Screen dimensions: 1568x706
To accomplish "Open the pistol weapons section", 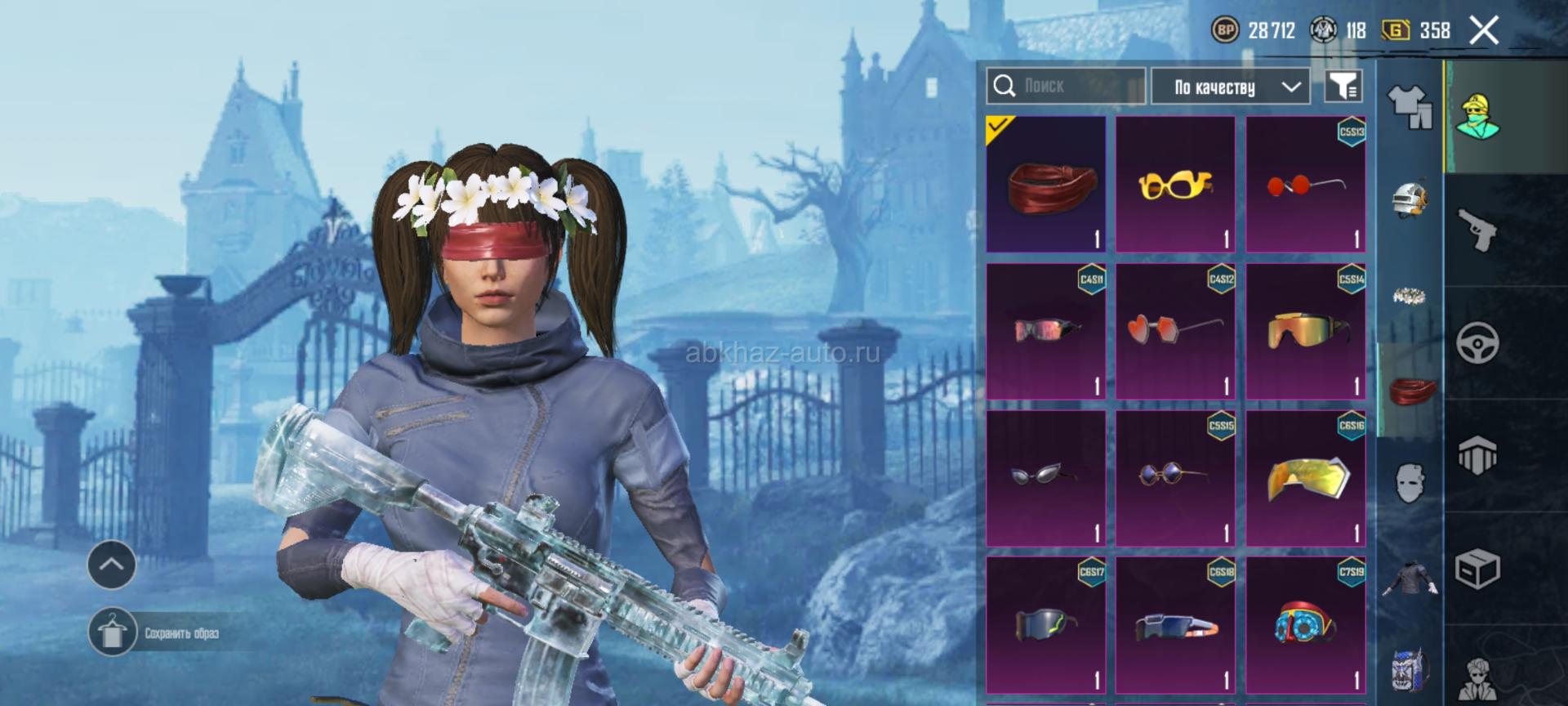I will [x=1477, y=230].
